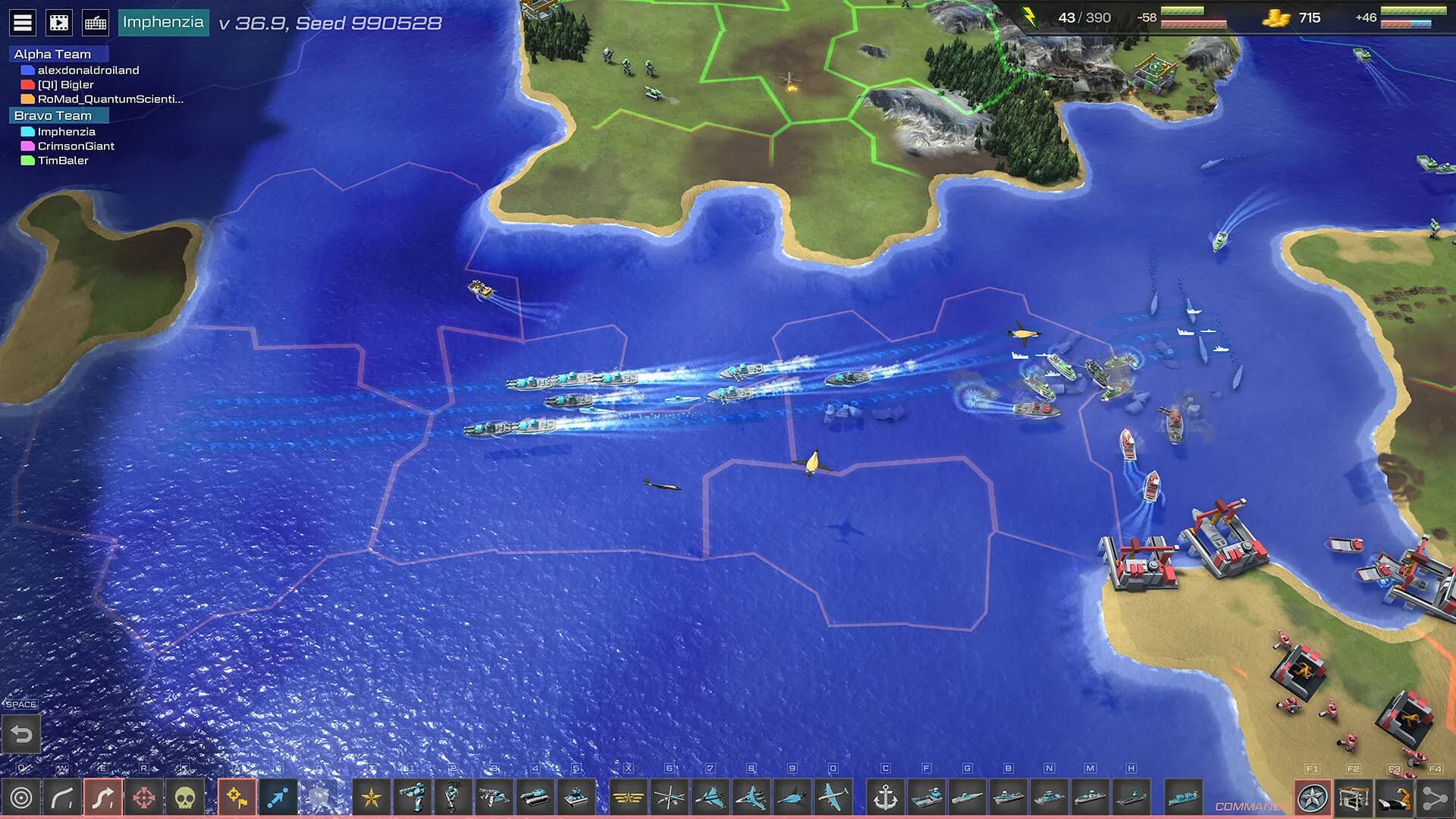
Task: Click CrimsonGiant's pink color swatch
Action: 25,146
